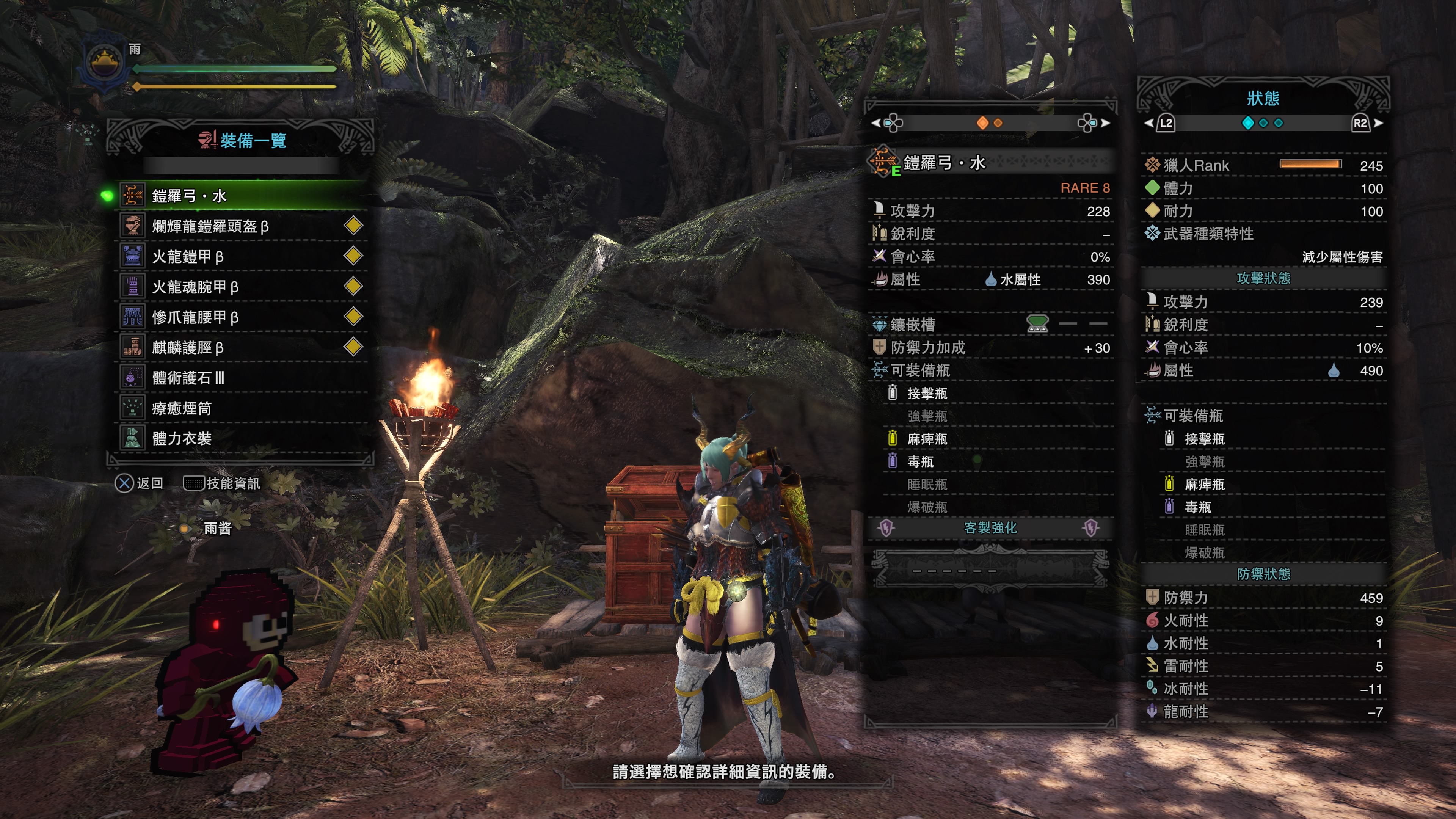Screen dimensions: 1456x819
Task: Choose the 爛輝龍鎧羅頭盔β helmet row
Action: pos(243,226)
